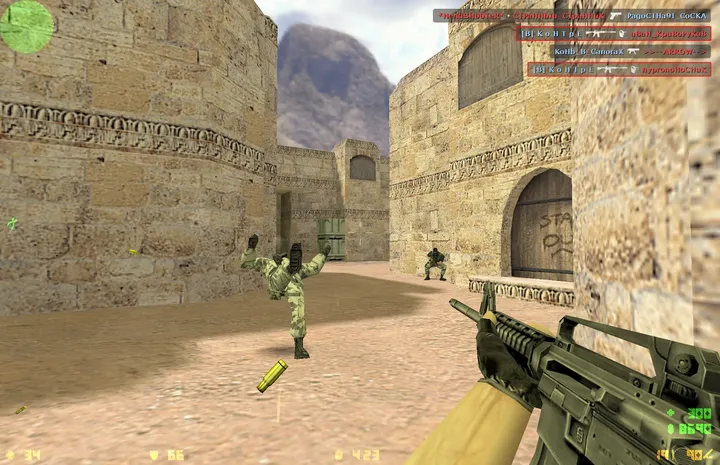720x465 pixels.
Task: Select the kill feed row with PagoCTHa91_CoCKA
Action: point(571,16)
